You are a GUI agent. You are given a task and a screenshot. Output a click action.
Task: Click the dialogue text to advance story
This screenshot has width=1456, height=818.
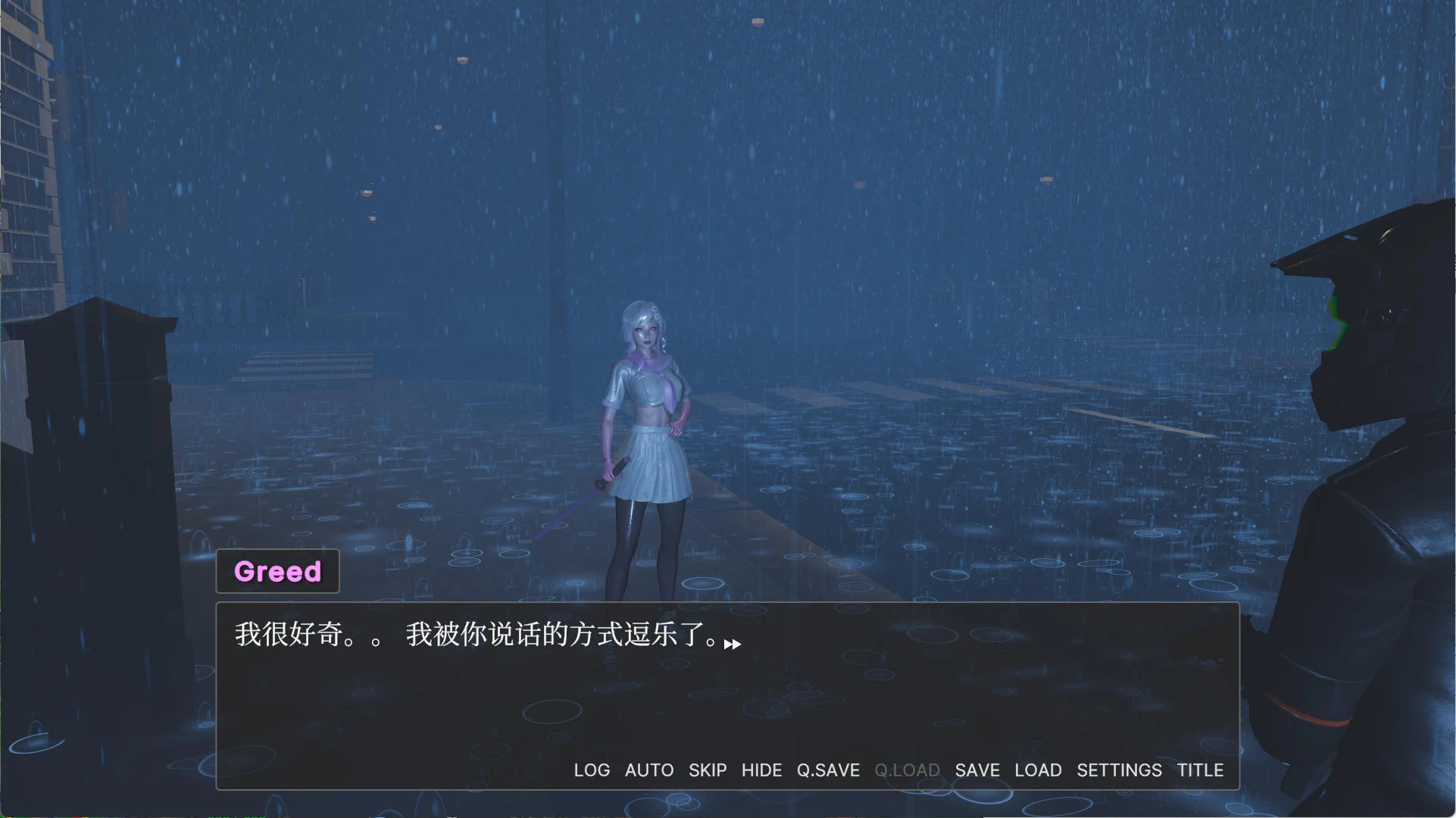476,635
